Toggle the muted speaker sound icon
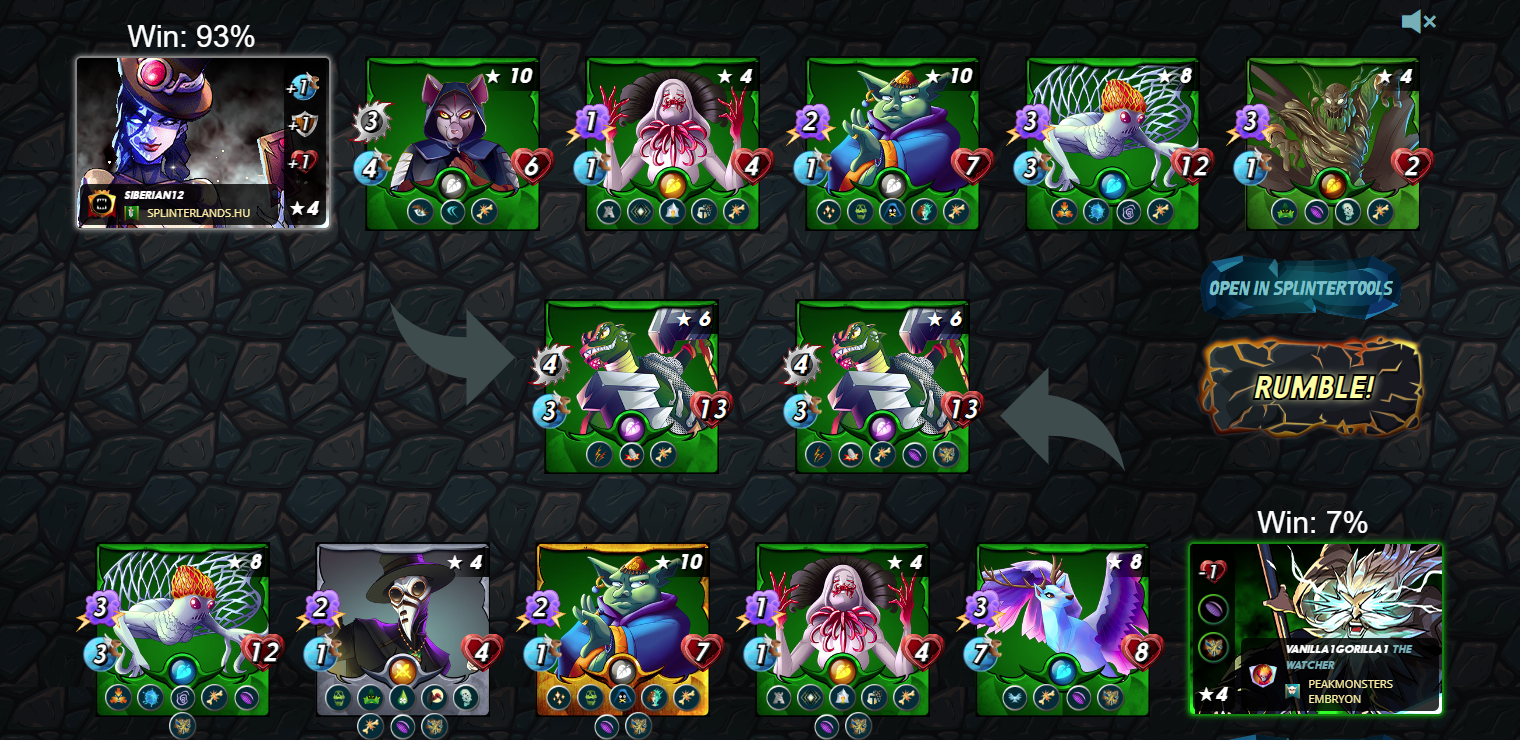The width and height of the screenshot is (1520, 740). (1418, 21)
